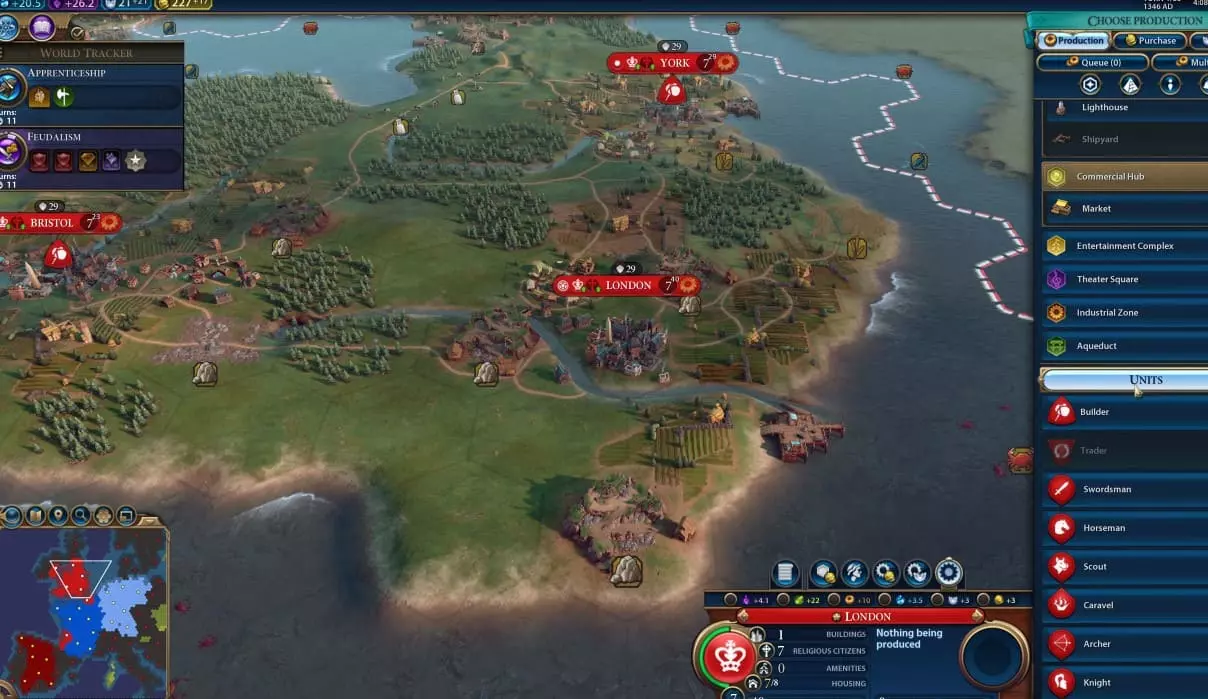Select the Entertainment Complex district

click(1124, 246)
